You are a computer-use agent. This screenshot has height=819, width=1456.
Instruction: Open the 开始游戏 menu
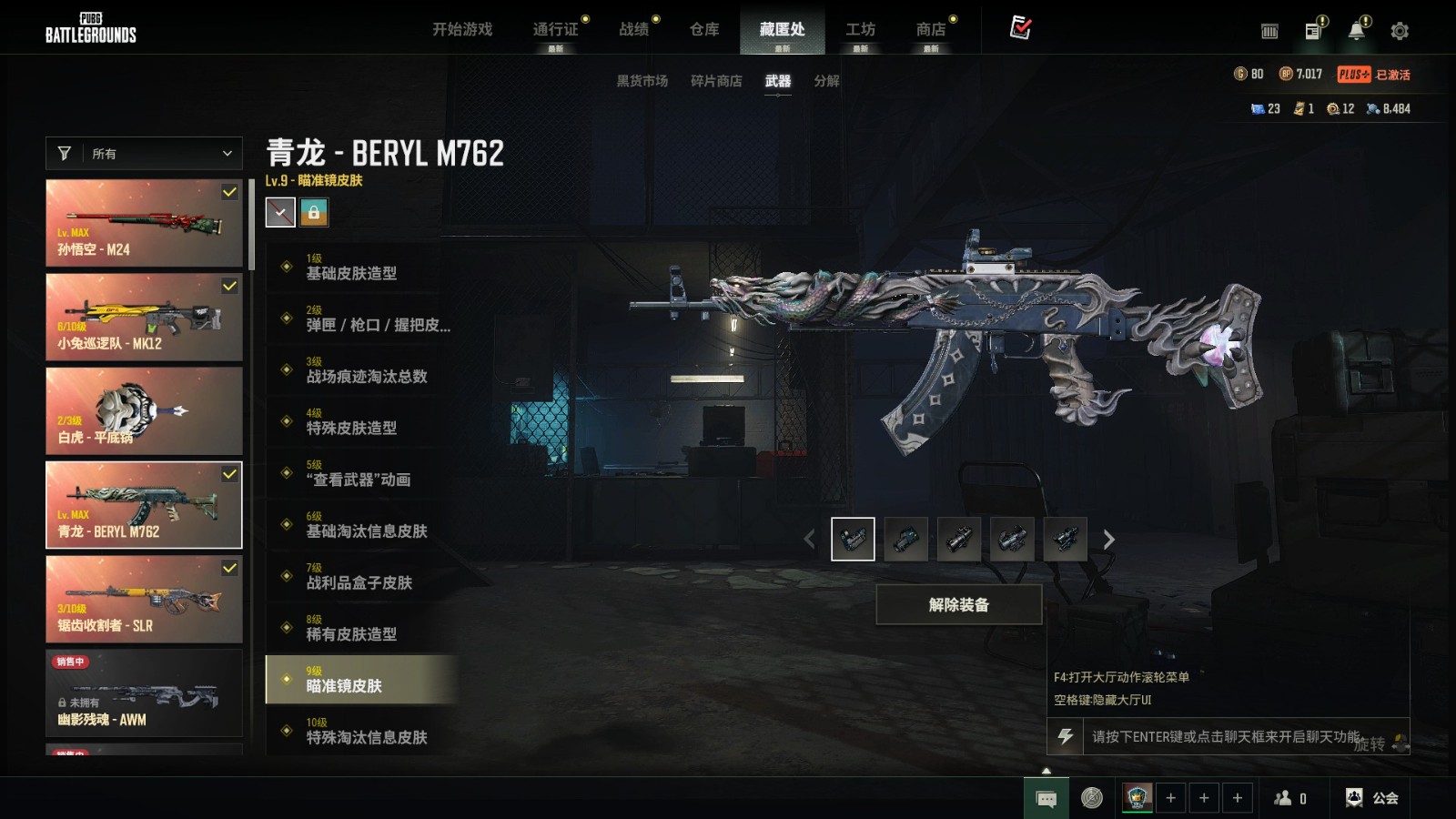pyautogui.click(x=461, y=29)
